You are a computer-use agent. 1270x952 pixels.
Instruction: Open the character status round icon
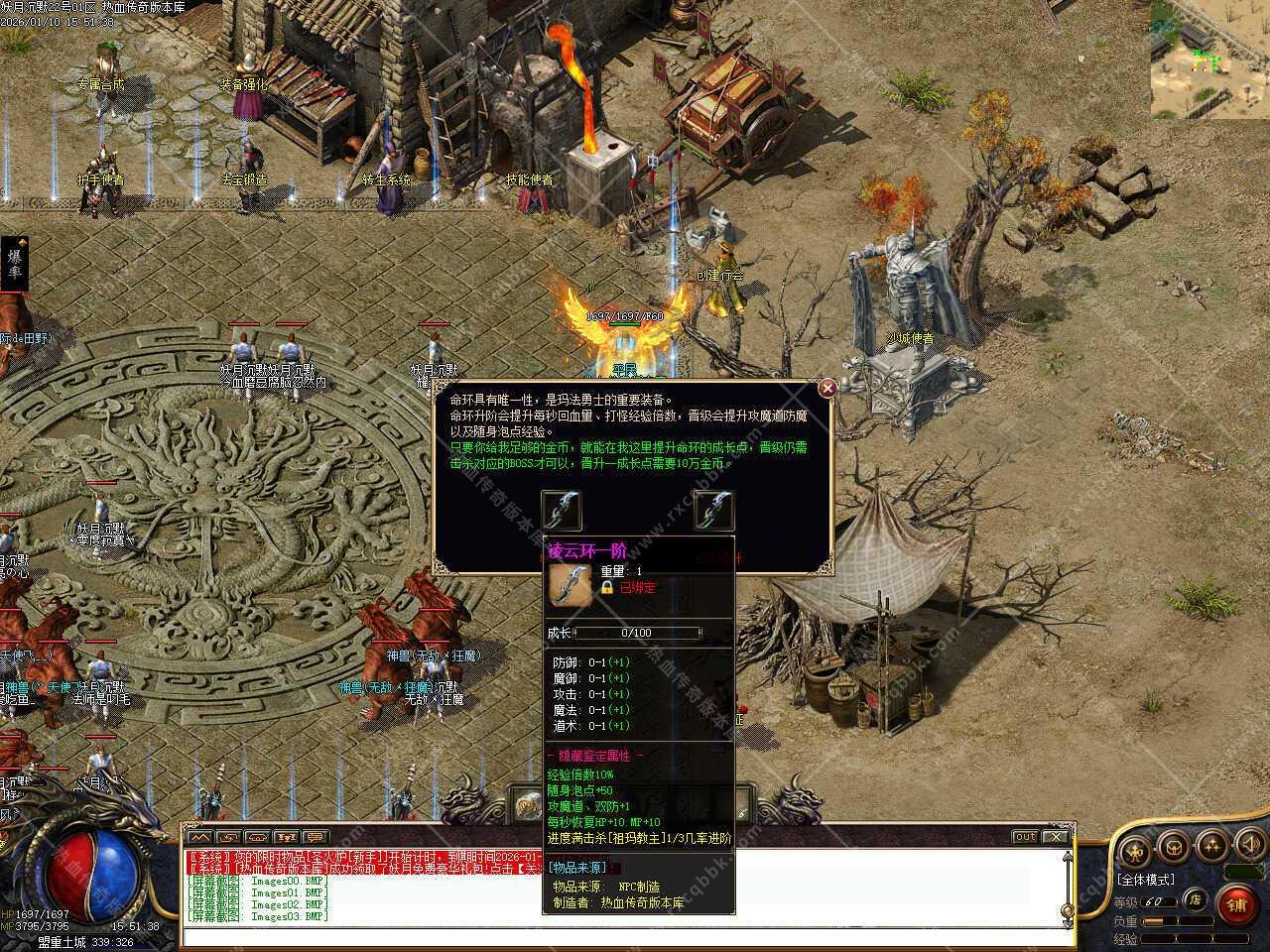click(1135, 849)
